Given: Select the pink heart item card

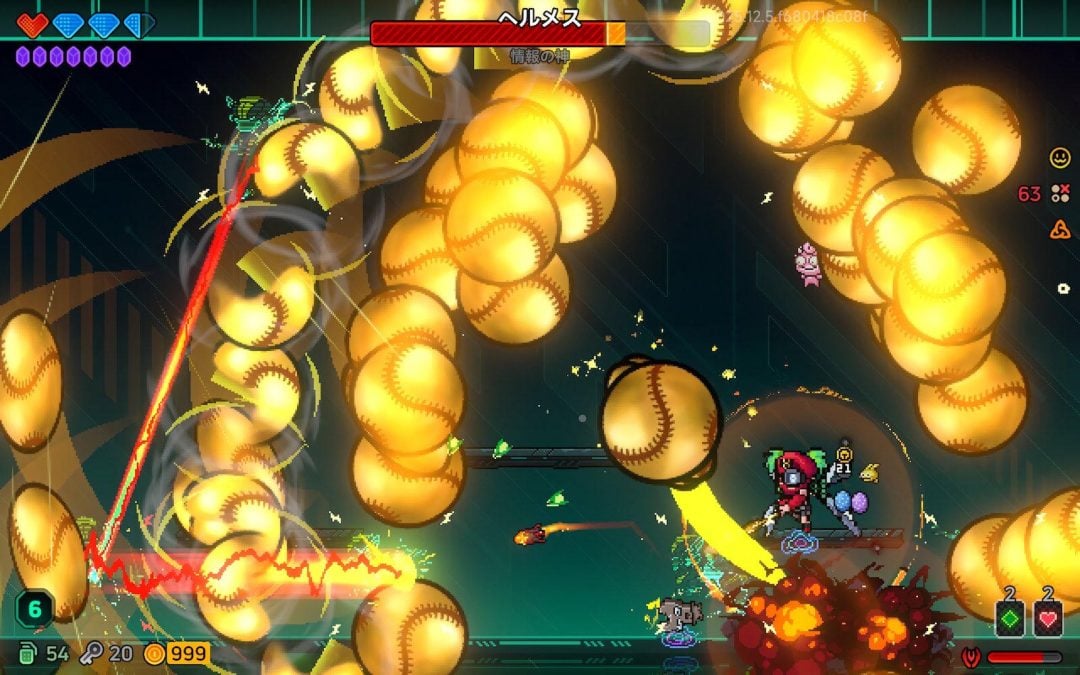Looking at the screenshot, I should point(1047,619).
